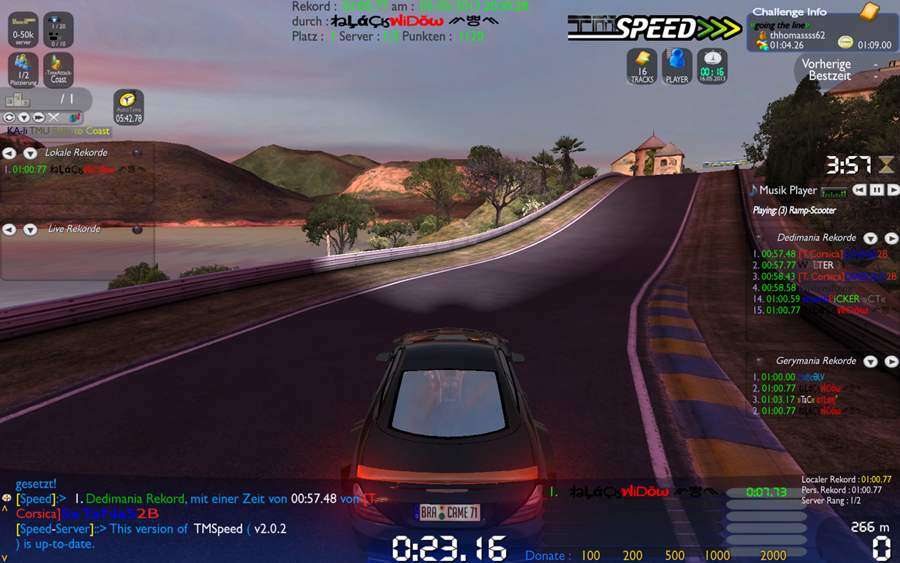Open the Player list widget
Screen dimensions: 900x563
[677, 66]
